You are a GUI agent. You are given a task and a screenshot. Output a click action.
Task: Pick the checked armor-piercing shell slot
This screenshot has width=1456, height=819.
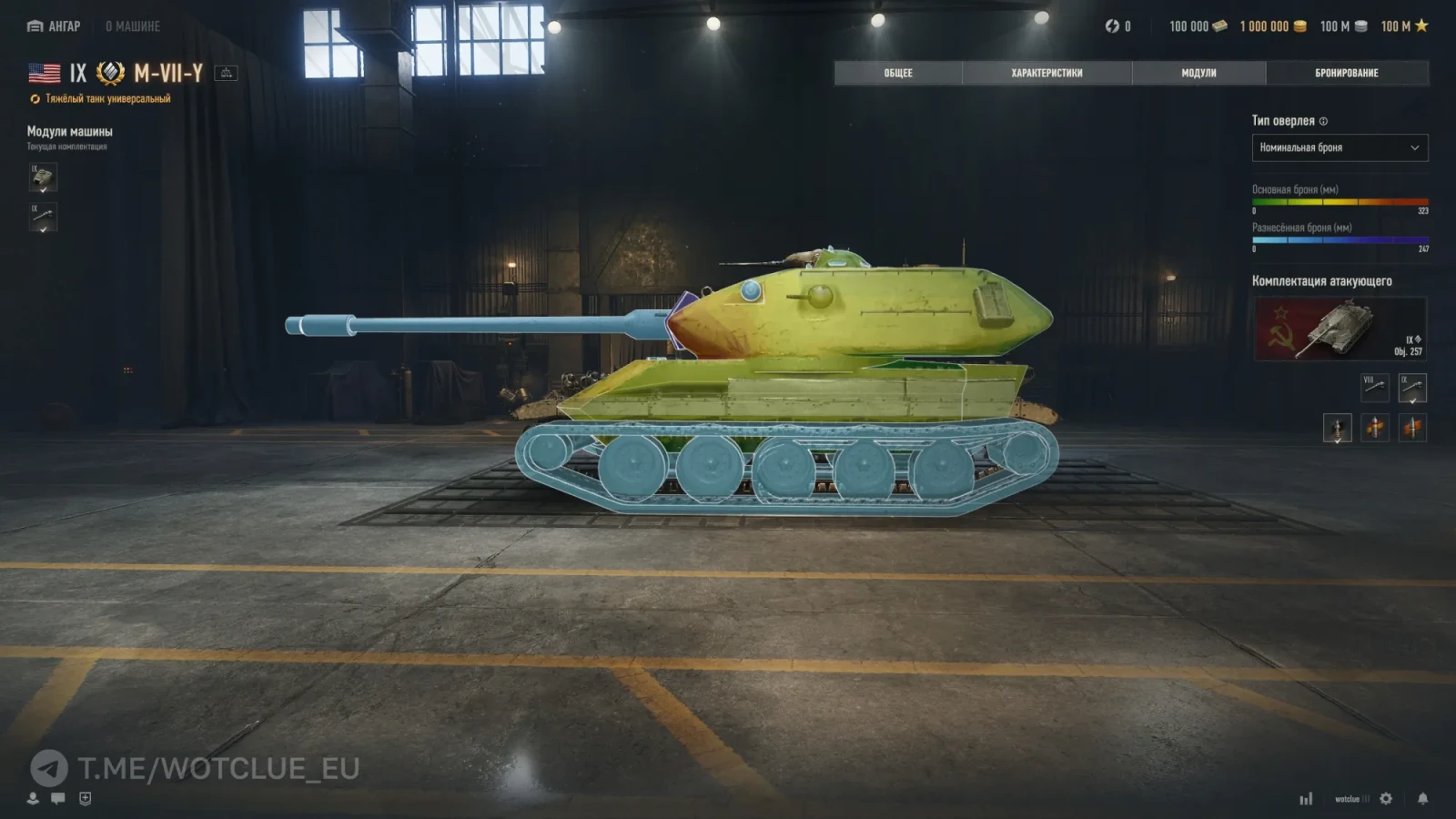pos(1337,428)
